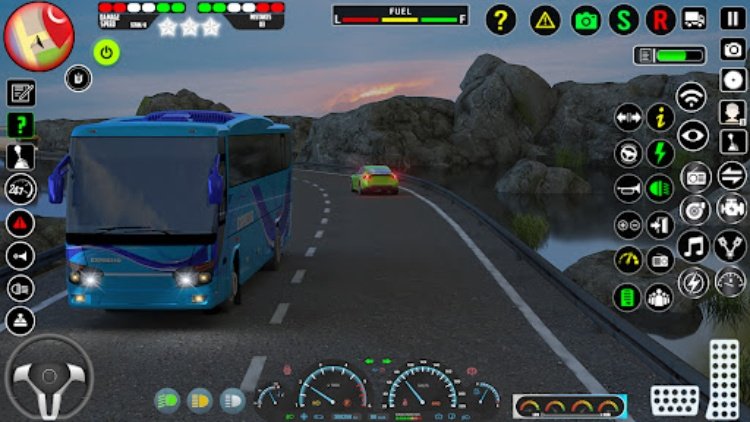
Task: Tap the wifi signal icon
Action: tap(692, 97)
